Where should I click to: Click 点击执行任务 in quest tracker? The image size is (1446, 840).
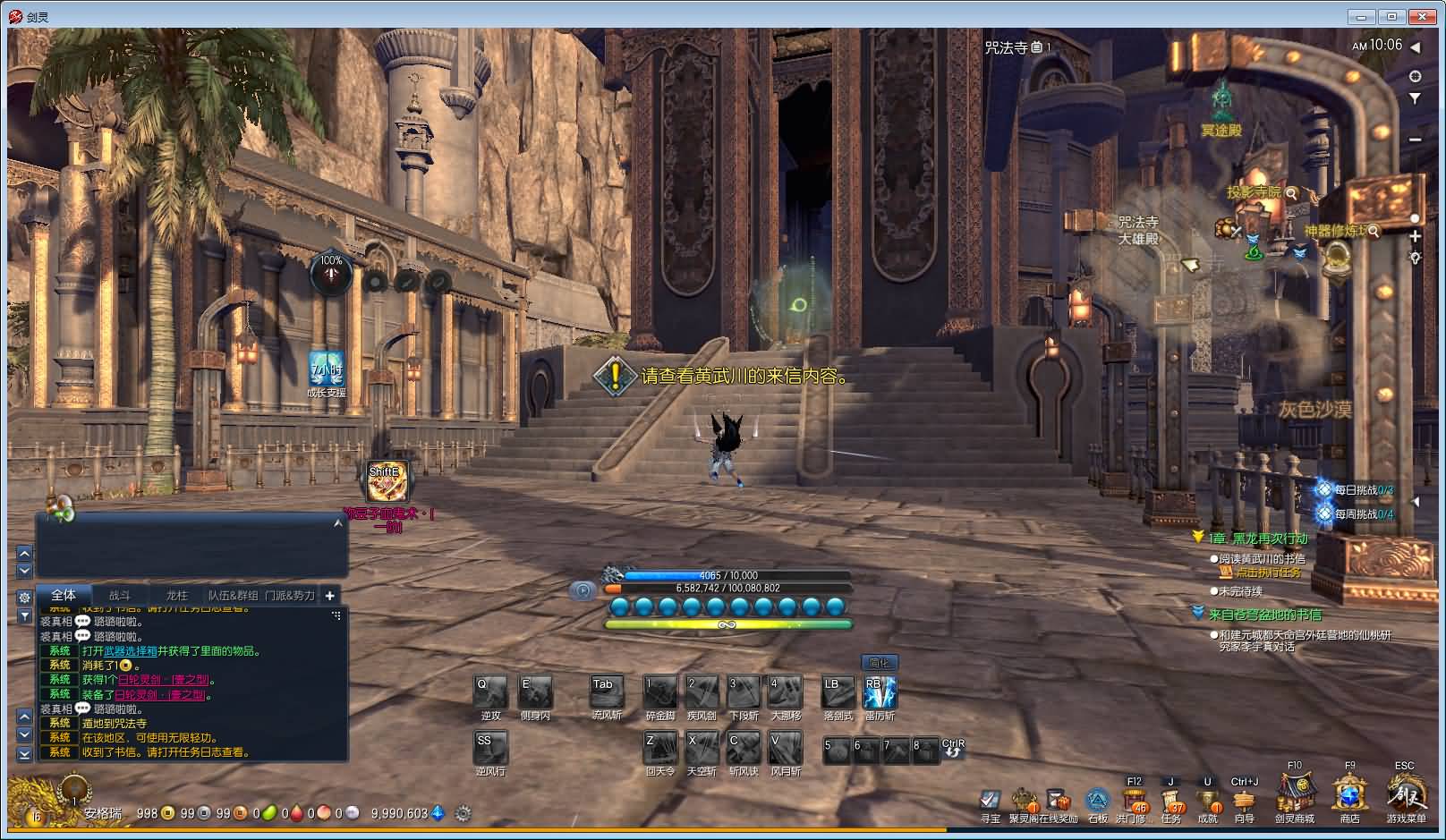point(1269,573)
